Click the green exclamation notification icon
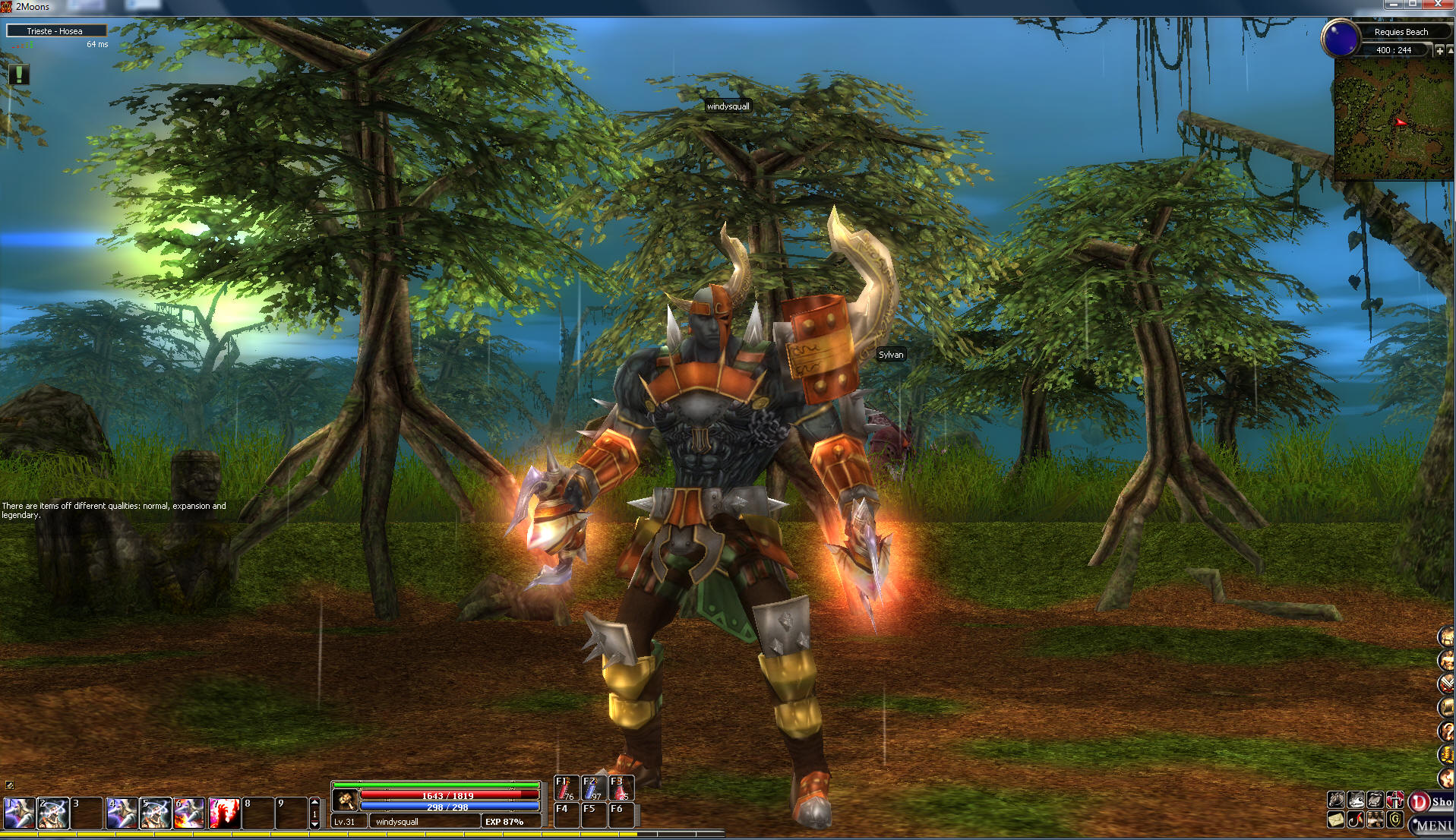1456x840 pixels. tap(19, 74)
